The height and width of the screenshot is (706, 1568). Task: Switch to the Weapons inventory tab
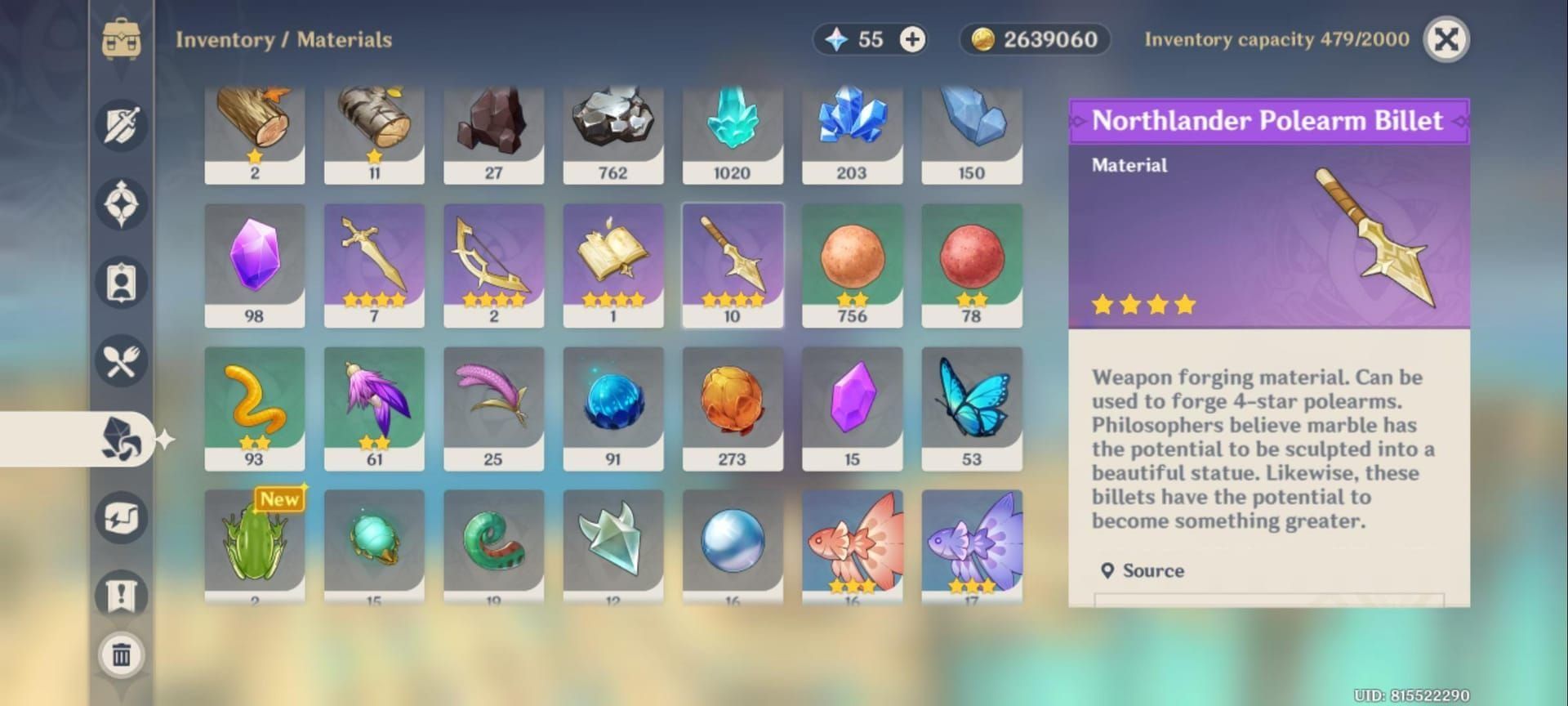[122, 126]
